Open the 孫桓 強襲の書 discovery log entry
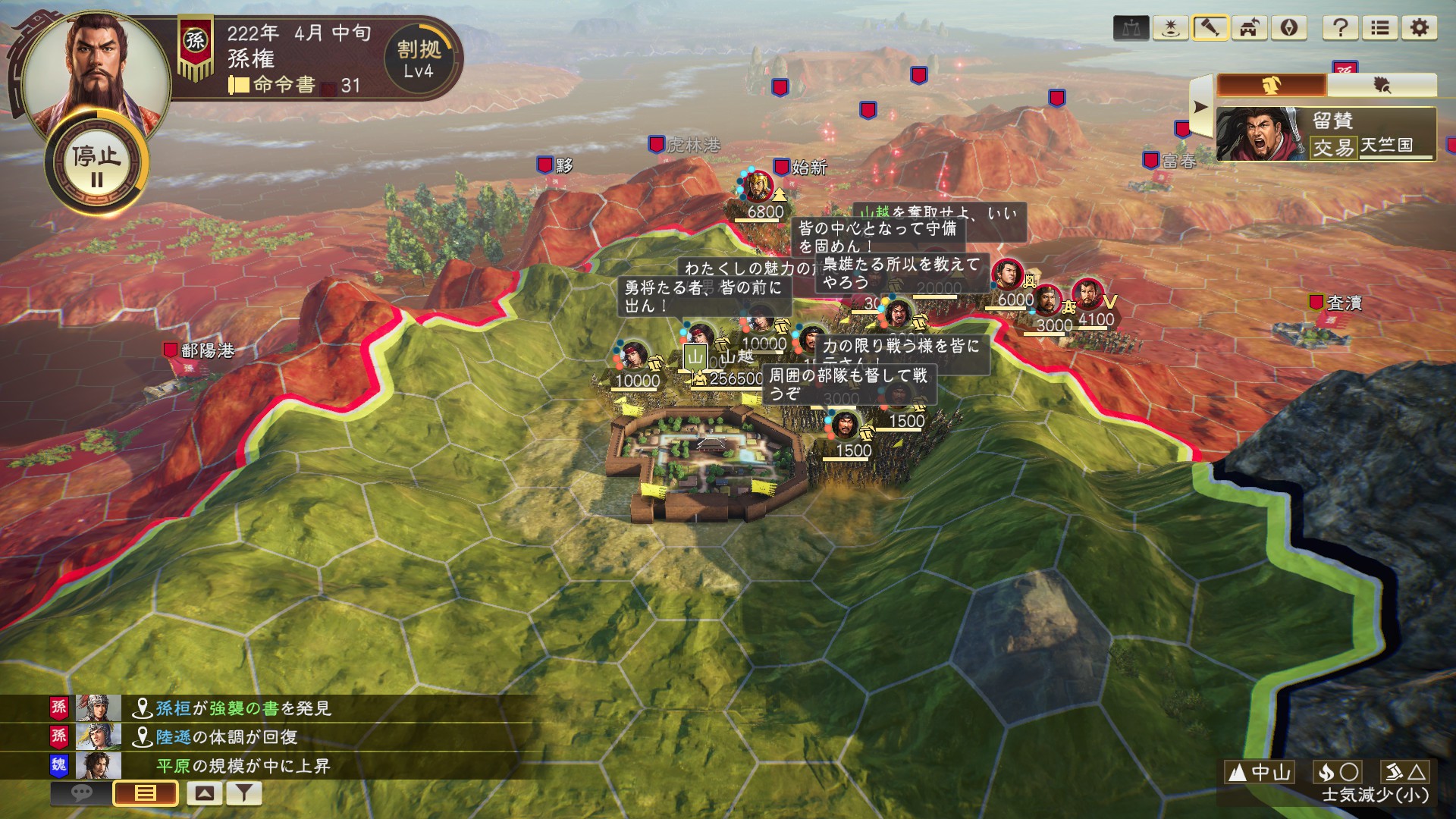1456x819 pixels. click(243, 708)
